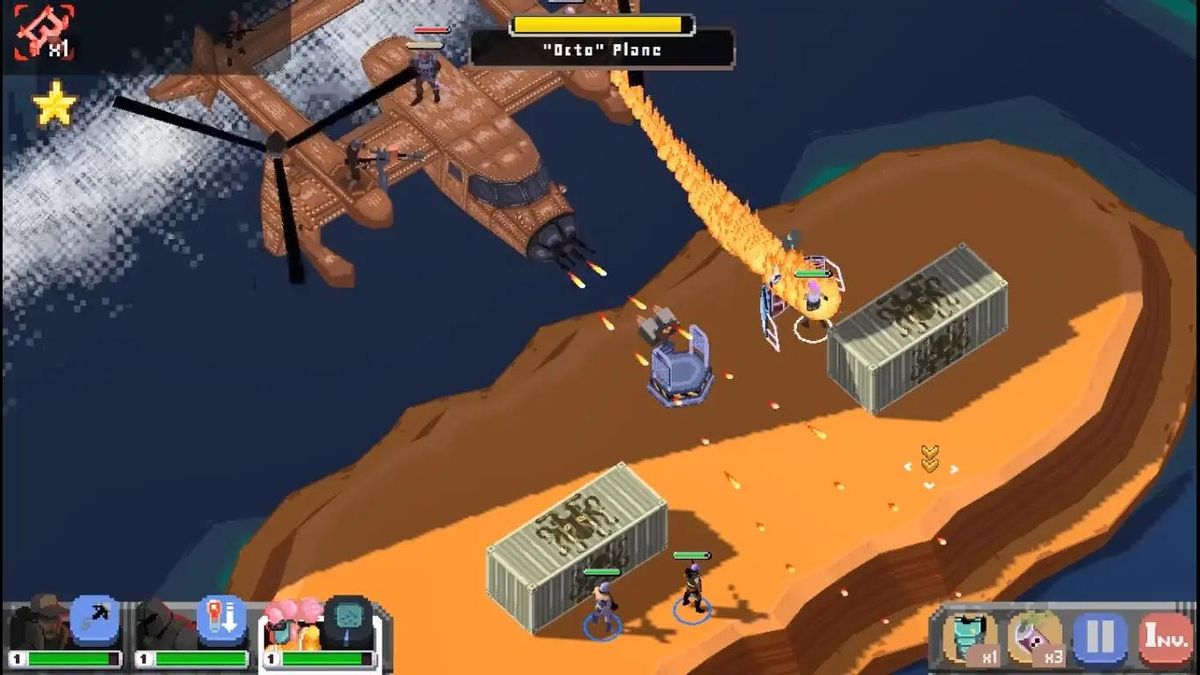Activate the red capsule down-arrow ability
1200x675 pixels.
[221, 621]
